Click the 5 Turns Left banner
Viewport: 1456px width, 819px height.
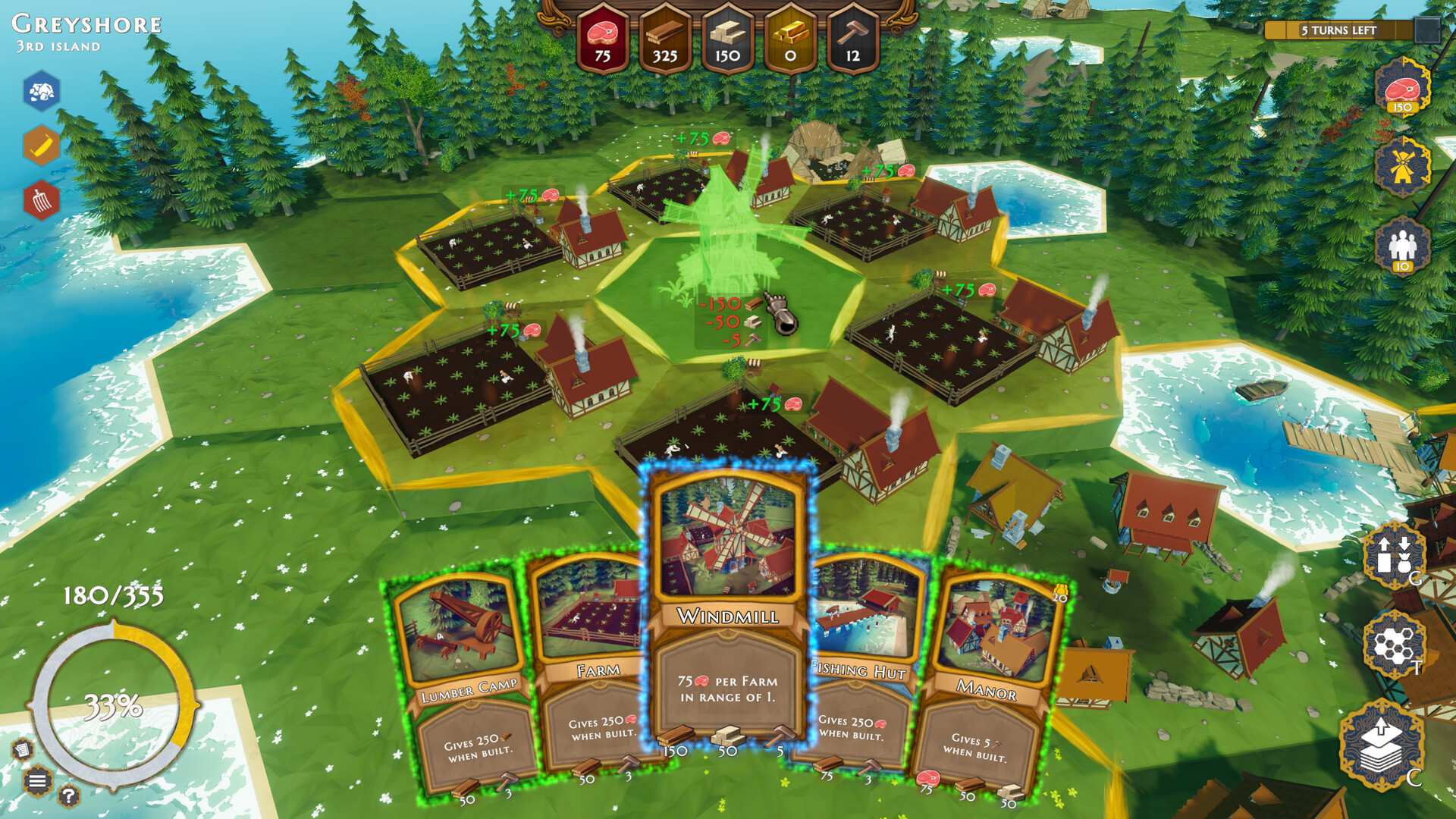[x=1337, y=30]
